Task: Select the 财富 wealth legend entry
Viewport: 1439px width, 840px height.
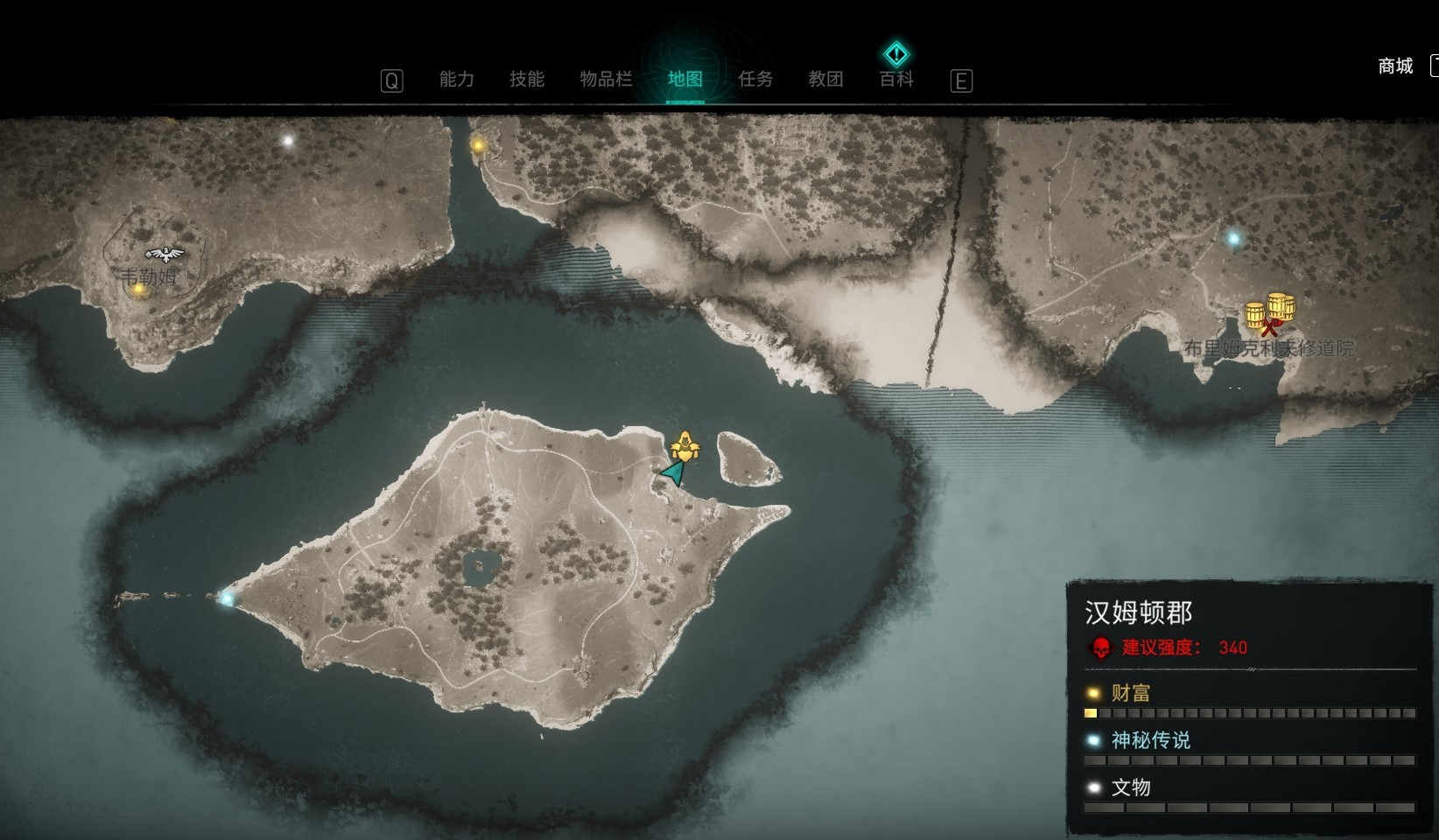Action: click(x=1130, y=693)
